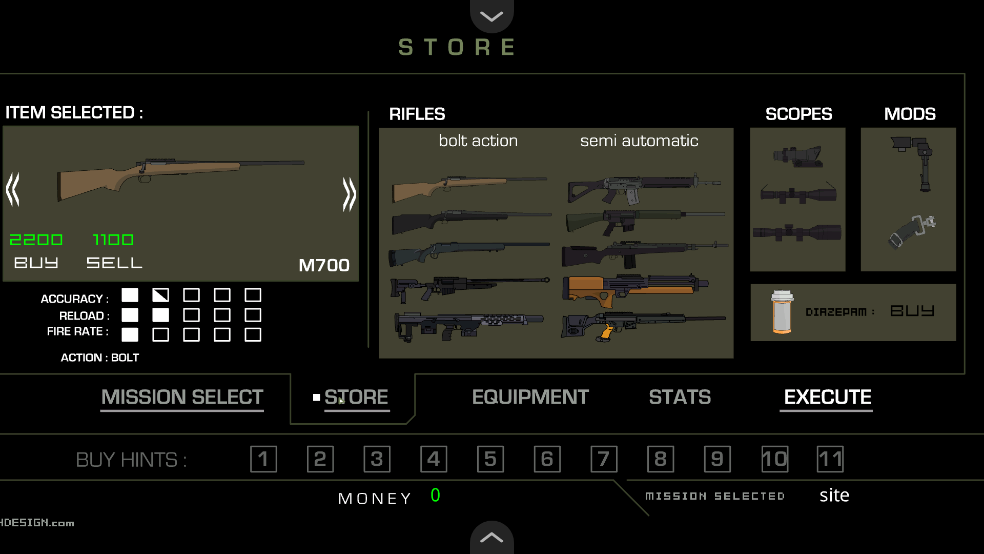This screenshot has width=984, height=554.
Task: Switch to the Mission Select tab
Action: (182, 397)
